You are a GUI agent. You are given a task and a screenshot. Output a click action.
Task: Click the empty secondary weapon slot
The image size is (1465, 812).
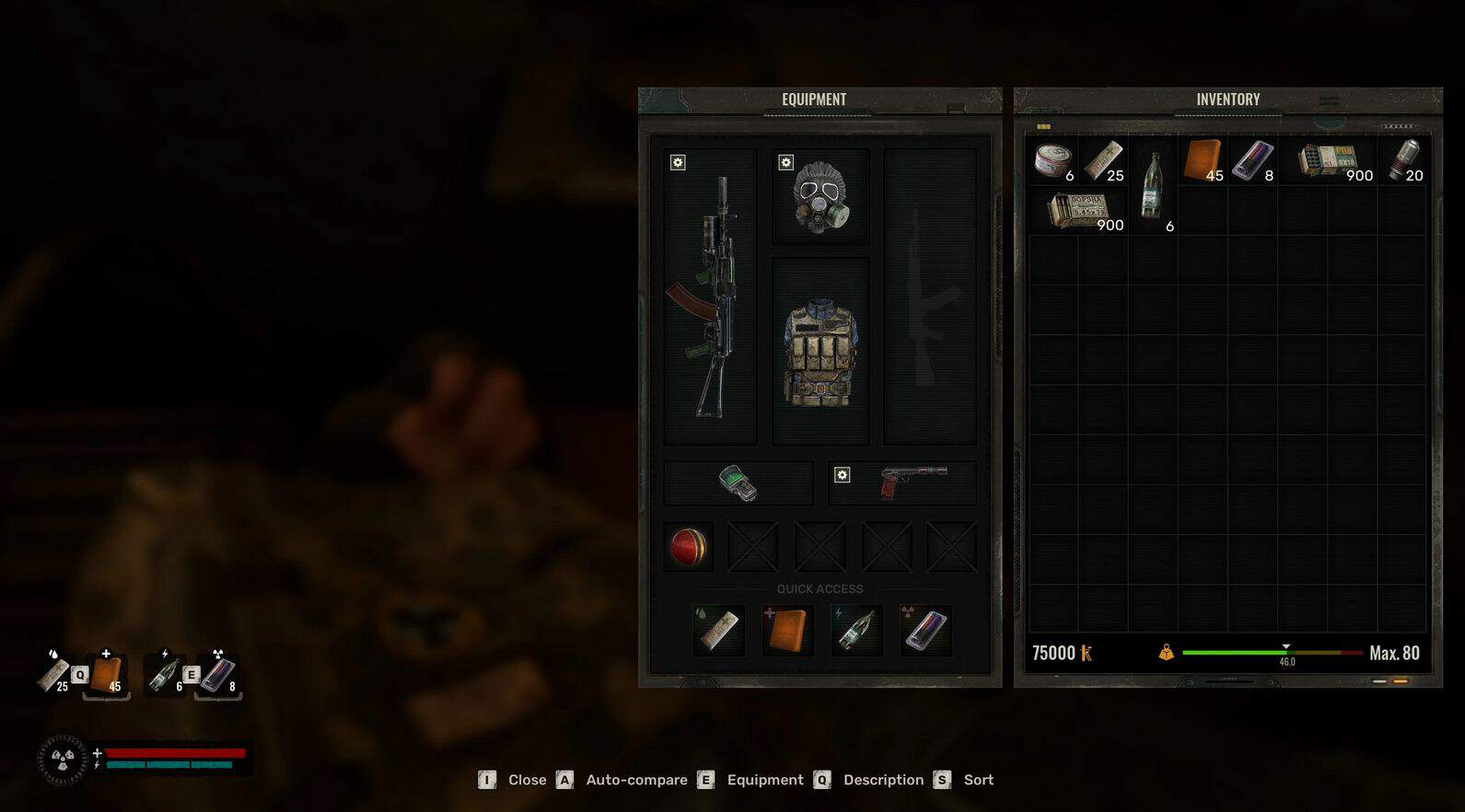pyautogui.click(x=929, y=296)
